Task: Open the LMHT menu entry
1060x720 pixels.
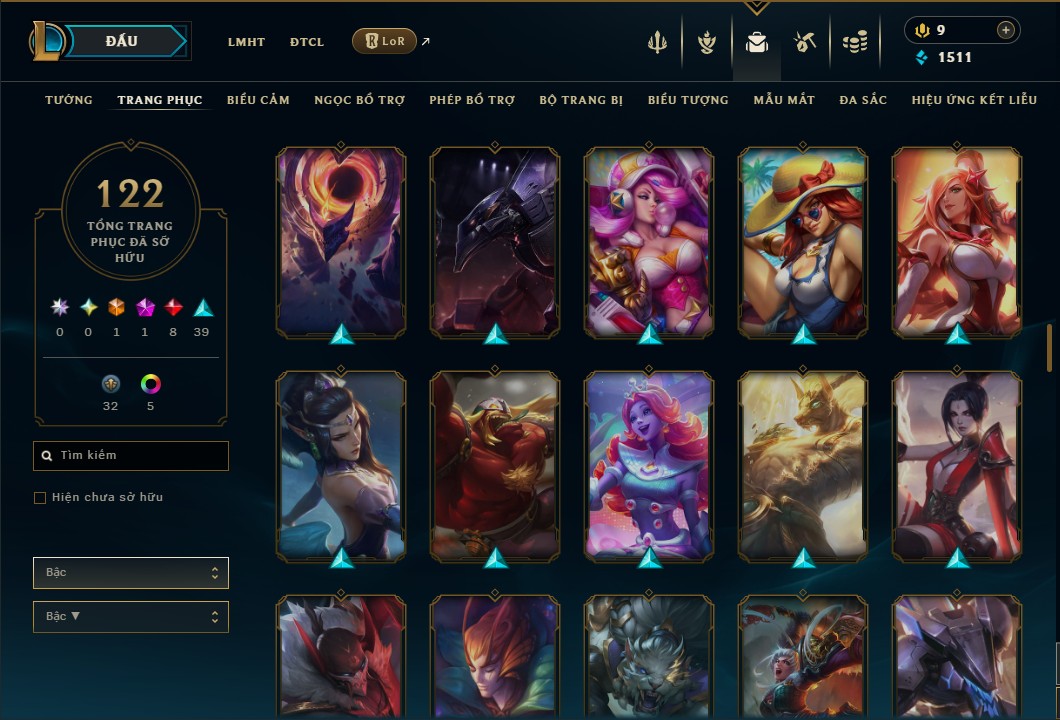Action: (246, 42)
